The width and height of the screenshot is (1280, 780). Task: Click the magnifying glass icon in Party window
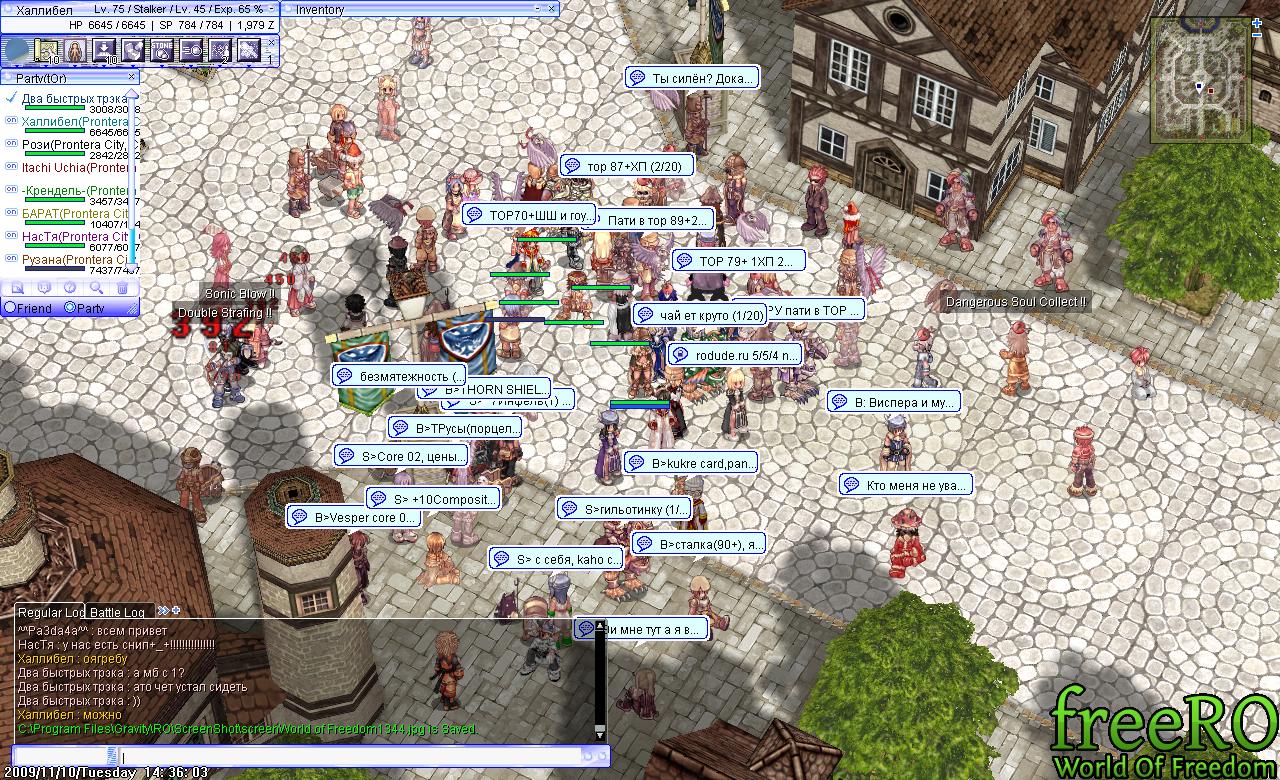(x=96, y=288)
